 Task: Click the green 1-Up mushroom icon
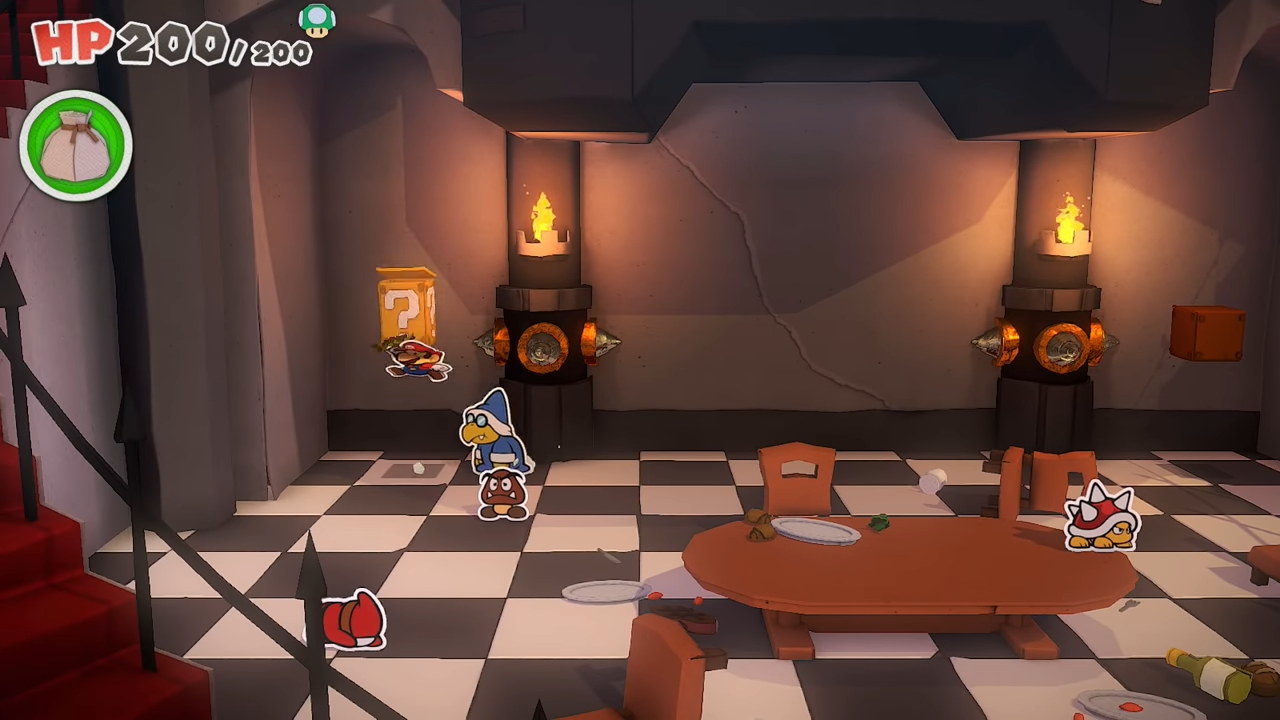pyautogui.click(x=317, y=20)
